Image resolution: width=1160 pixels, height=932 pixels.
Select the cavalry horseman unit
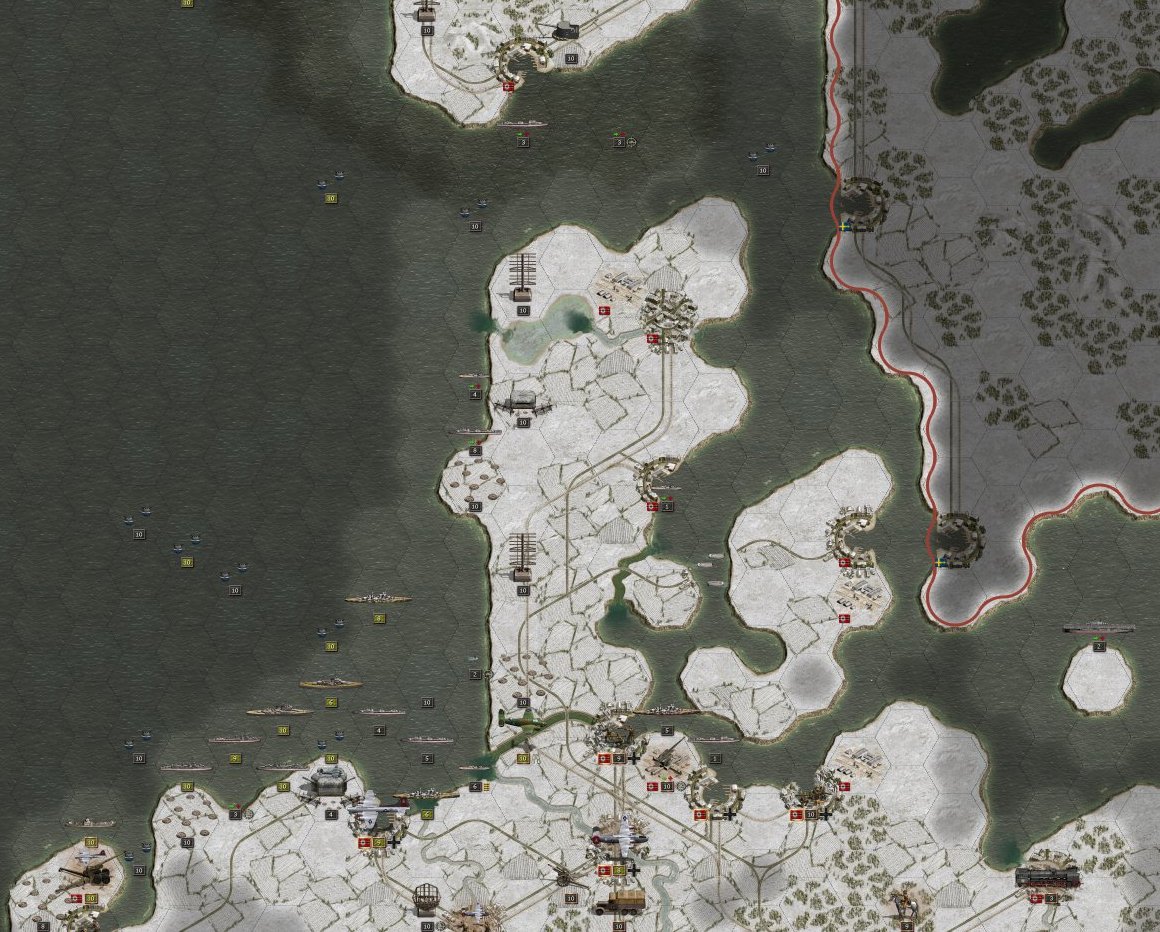(x=907, y=900)
